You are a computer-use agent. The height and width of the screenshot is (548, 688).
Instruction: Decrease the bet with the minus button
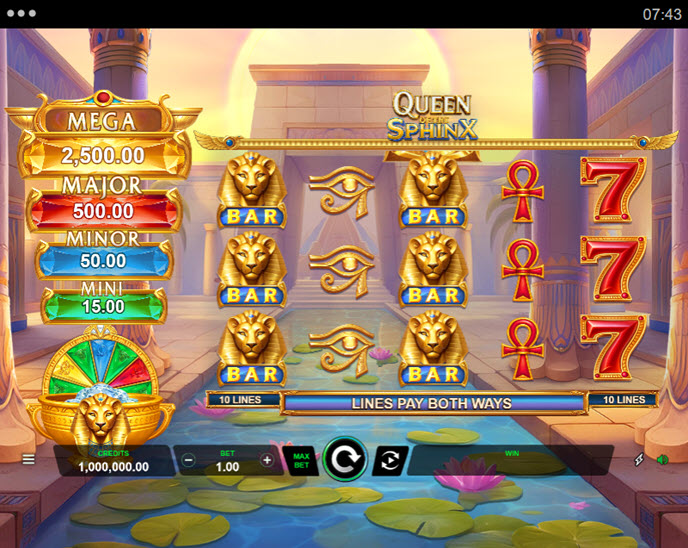tap(189, 460)
